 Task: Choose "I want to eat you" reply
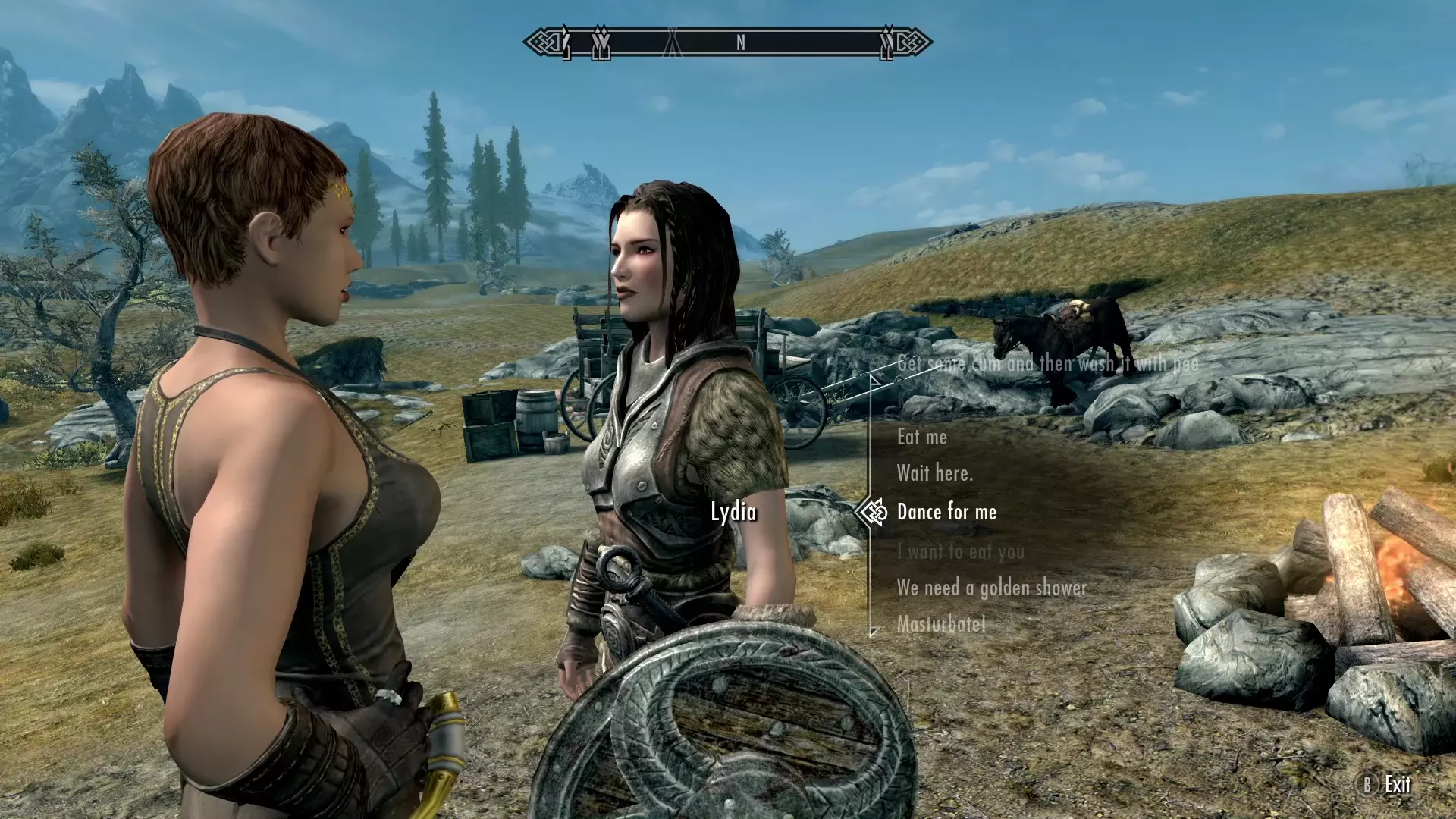tap(960, 551)
